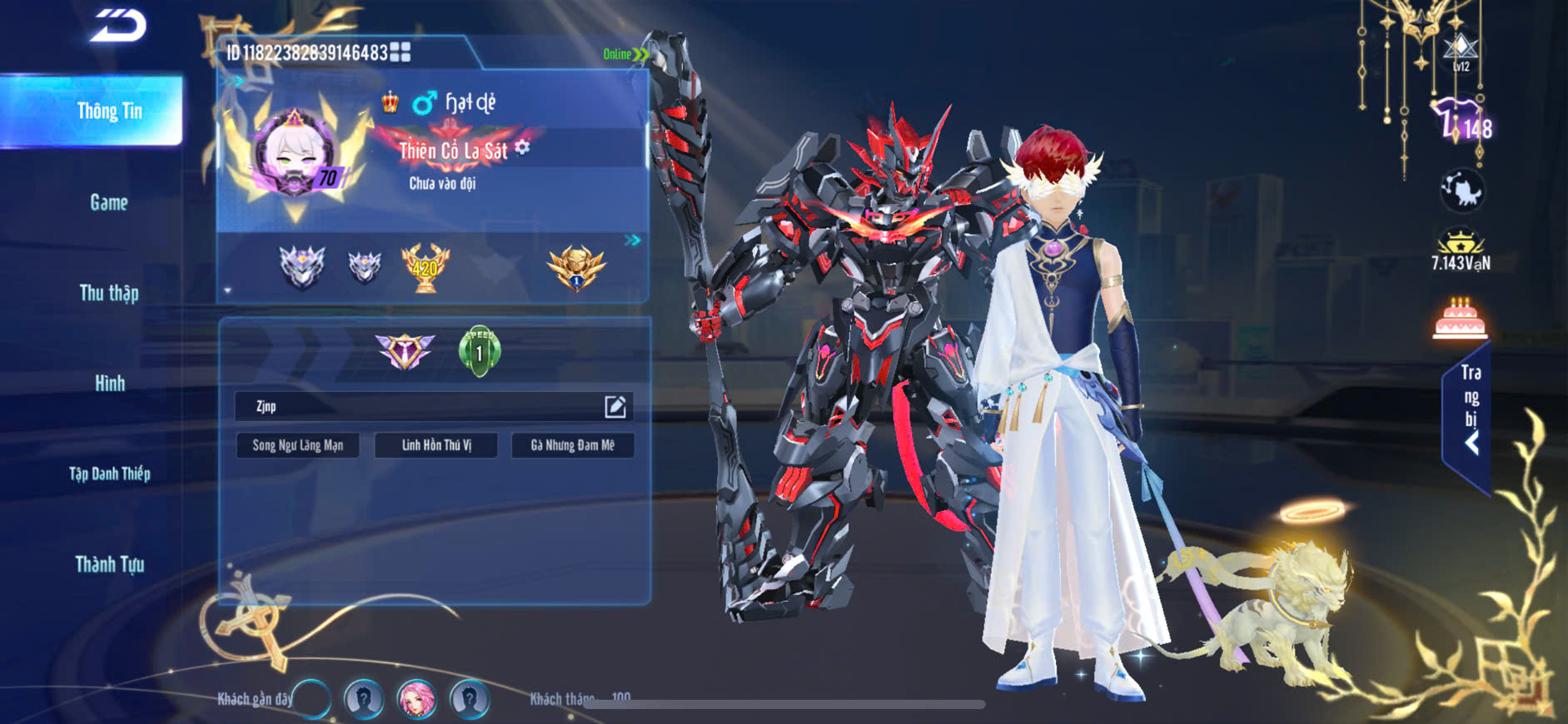Screen dimensions: 1568x724
Task: Select the Tập Danh Thiếp tab
Action: tap(109, 474)
